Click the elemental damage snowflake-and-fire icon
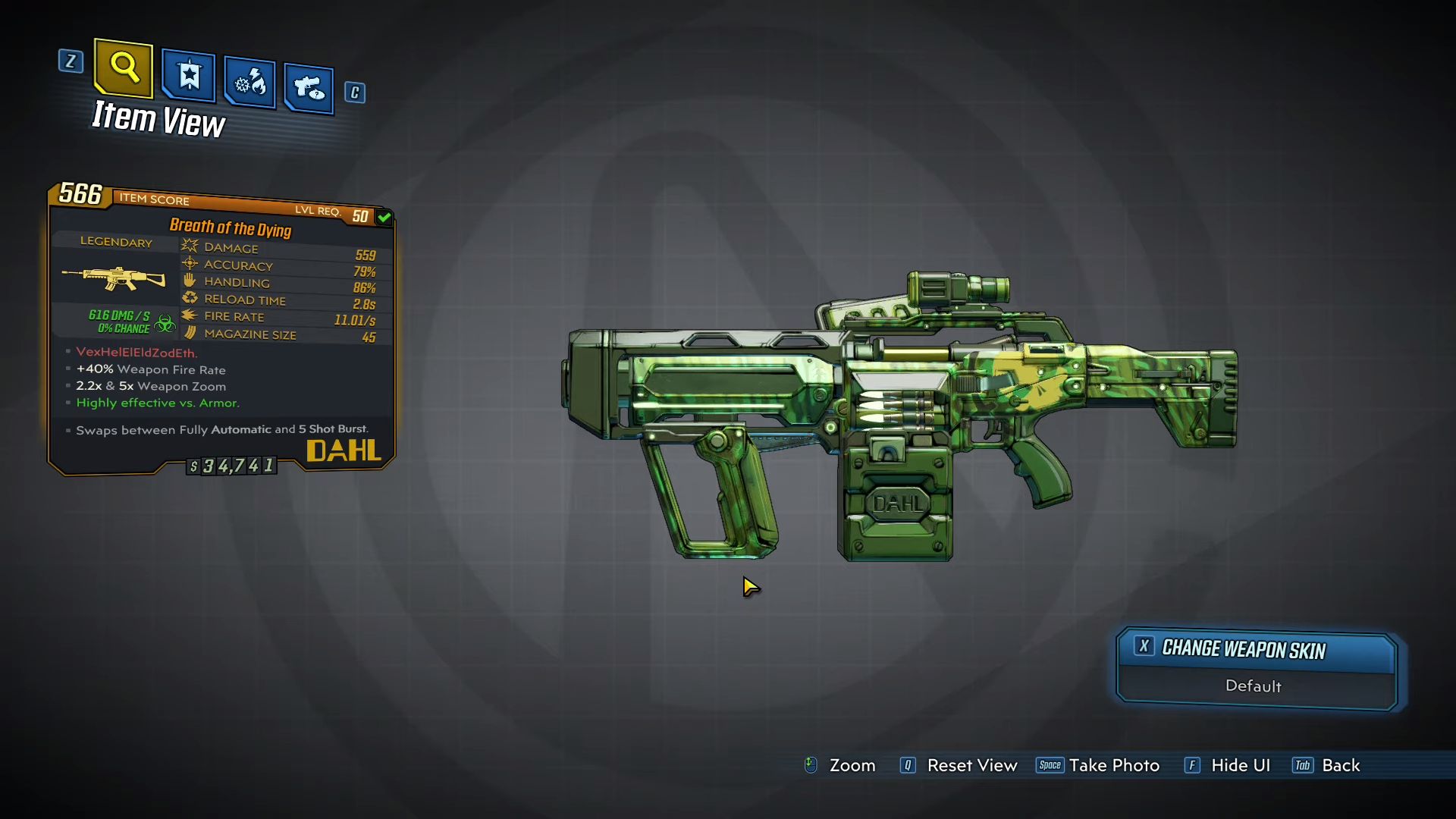The height and width of the screenshot is (819, 1456). click(248, 82)
